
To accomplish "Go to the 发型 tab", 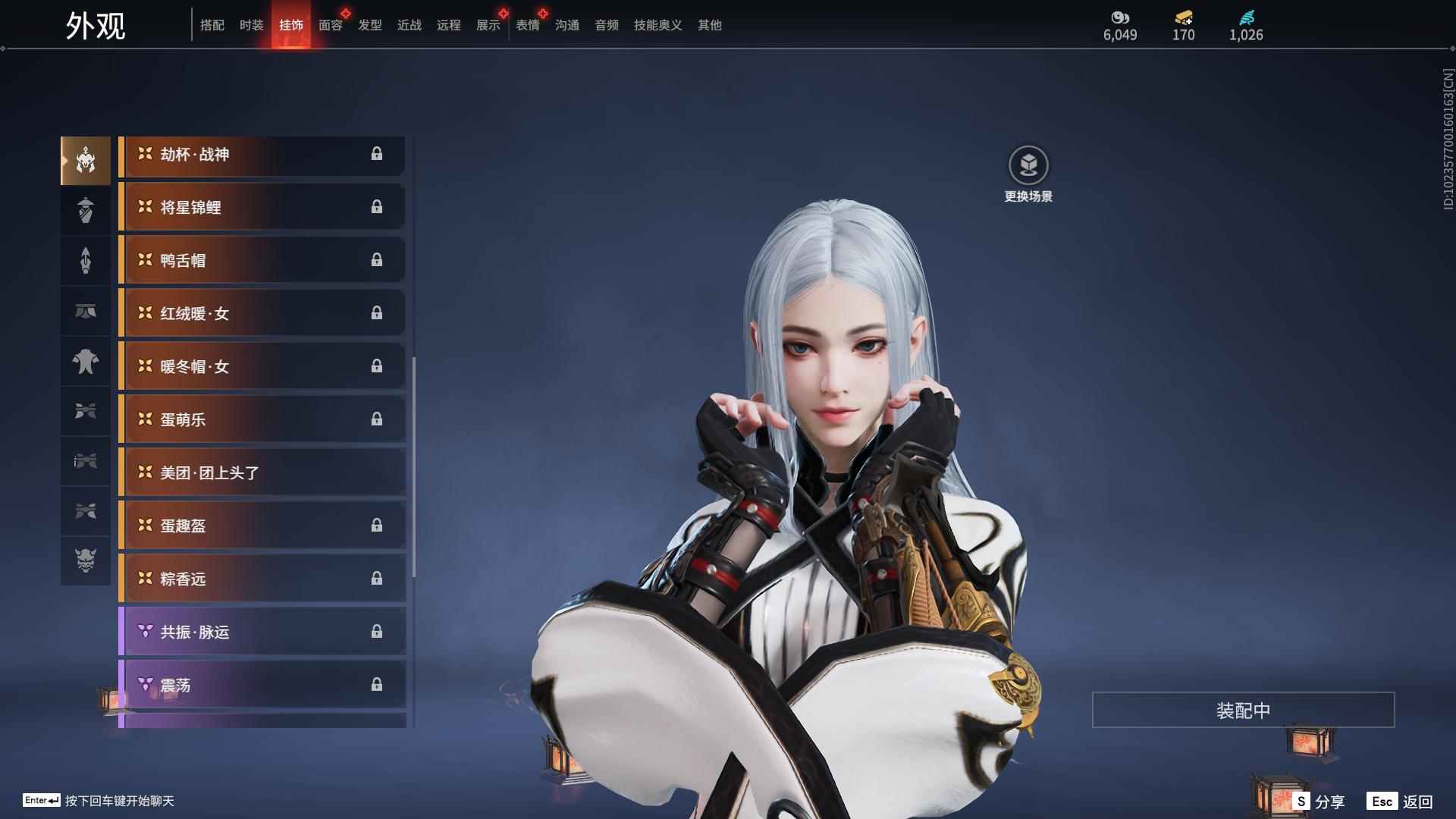I will coord(370,25).
